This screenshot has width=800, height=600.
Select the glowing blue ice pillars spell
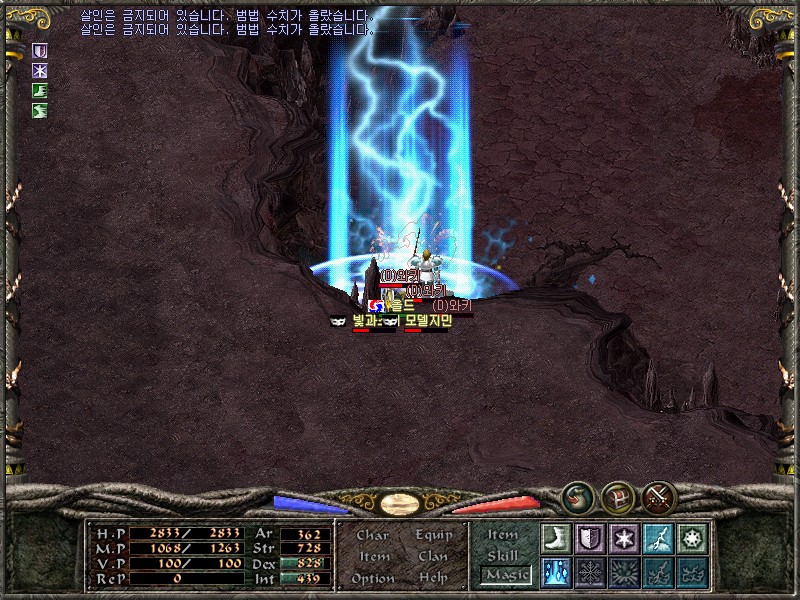[555, 572]
